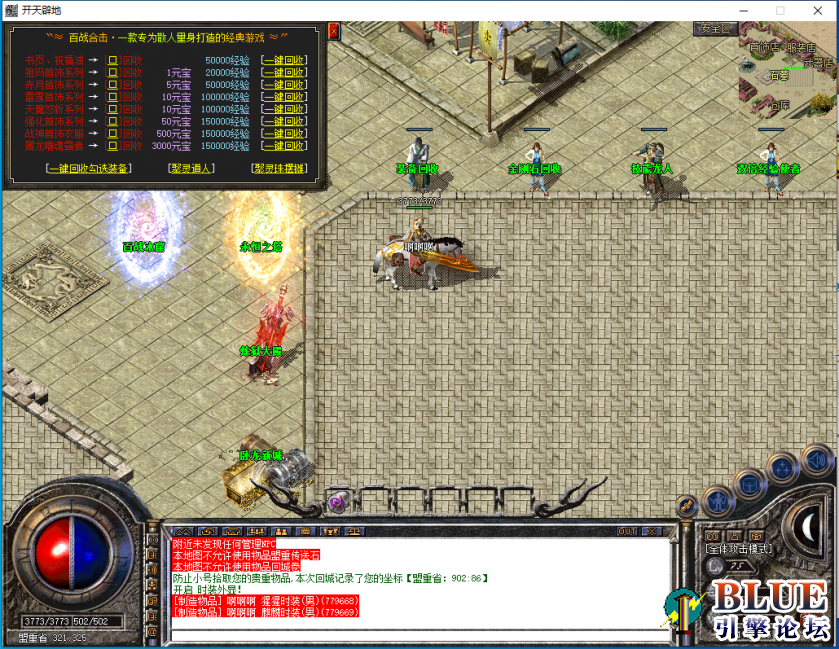Viewport: 839px width, 649px height.
Task: Click the purple orb on the belt bar
Action: coord(337,501)
